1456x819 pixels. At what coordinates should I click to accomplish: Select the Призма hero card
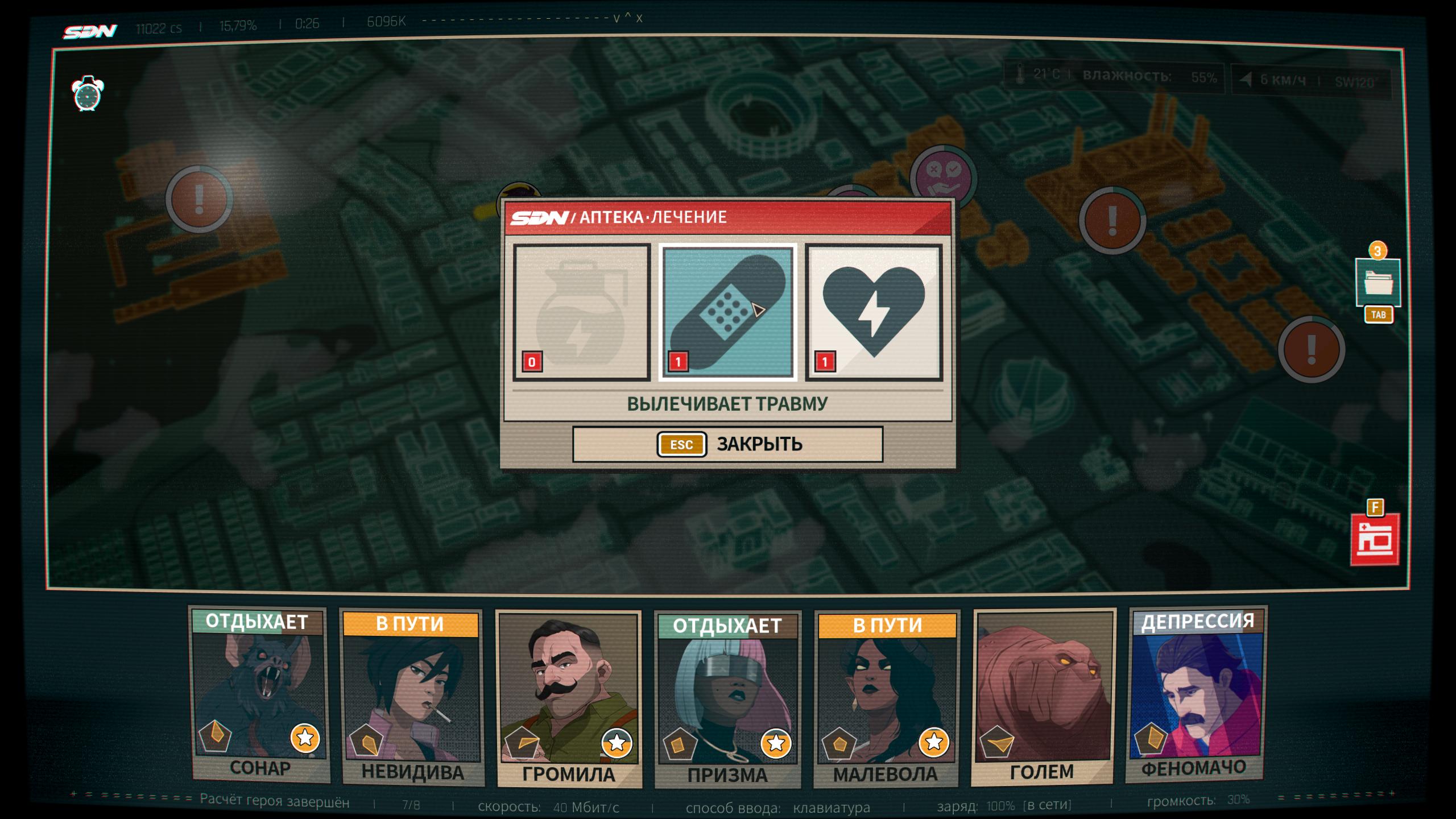pos(727,698)
